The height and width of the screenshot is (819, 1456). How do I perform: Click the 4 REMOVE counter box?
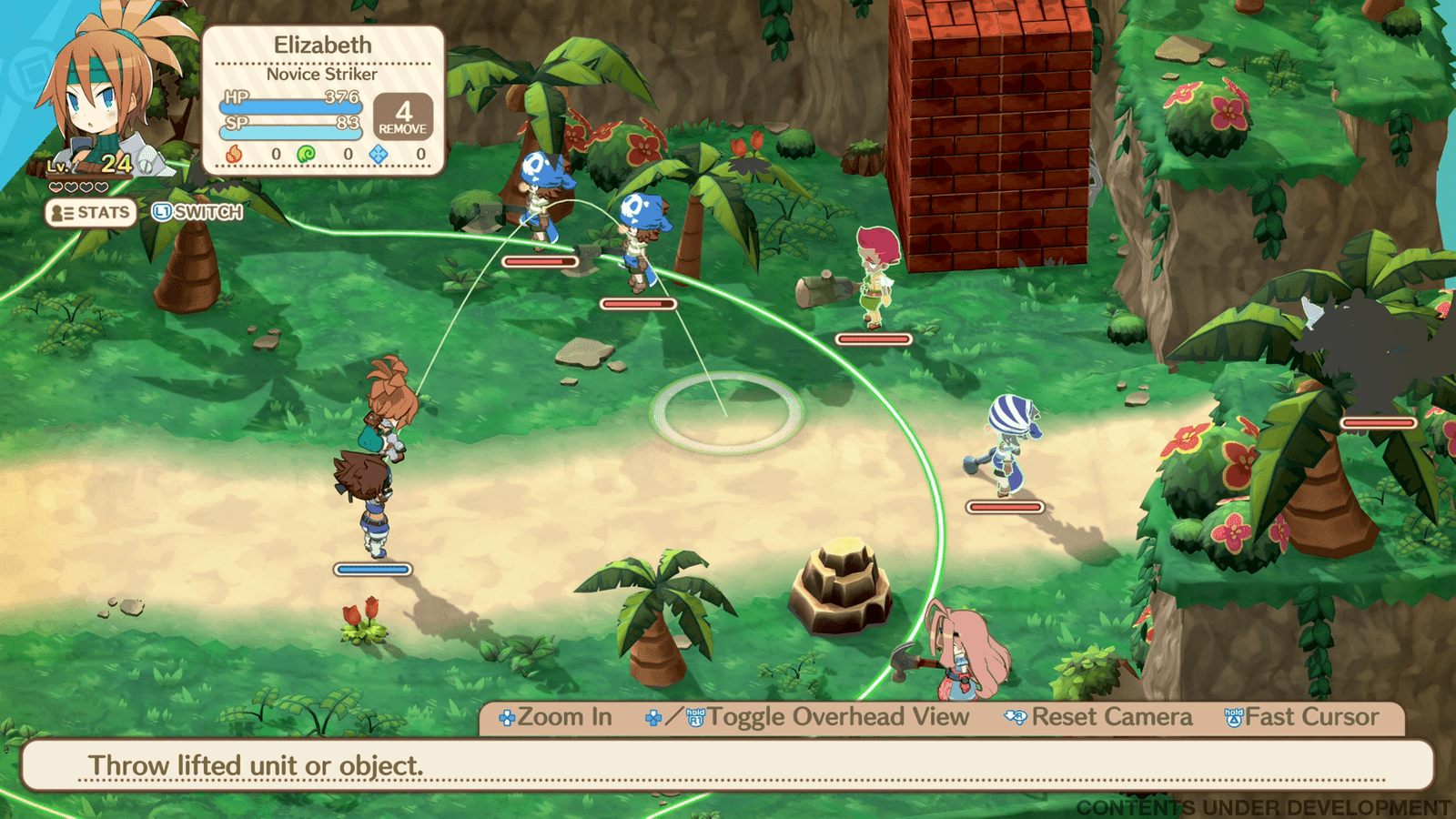tap(402, 117)
